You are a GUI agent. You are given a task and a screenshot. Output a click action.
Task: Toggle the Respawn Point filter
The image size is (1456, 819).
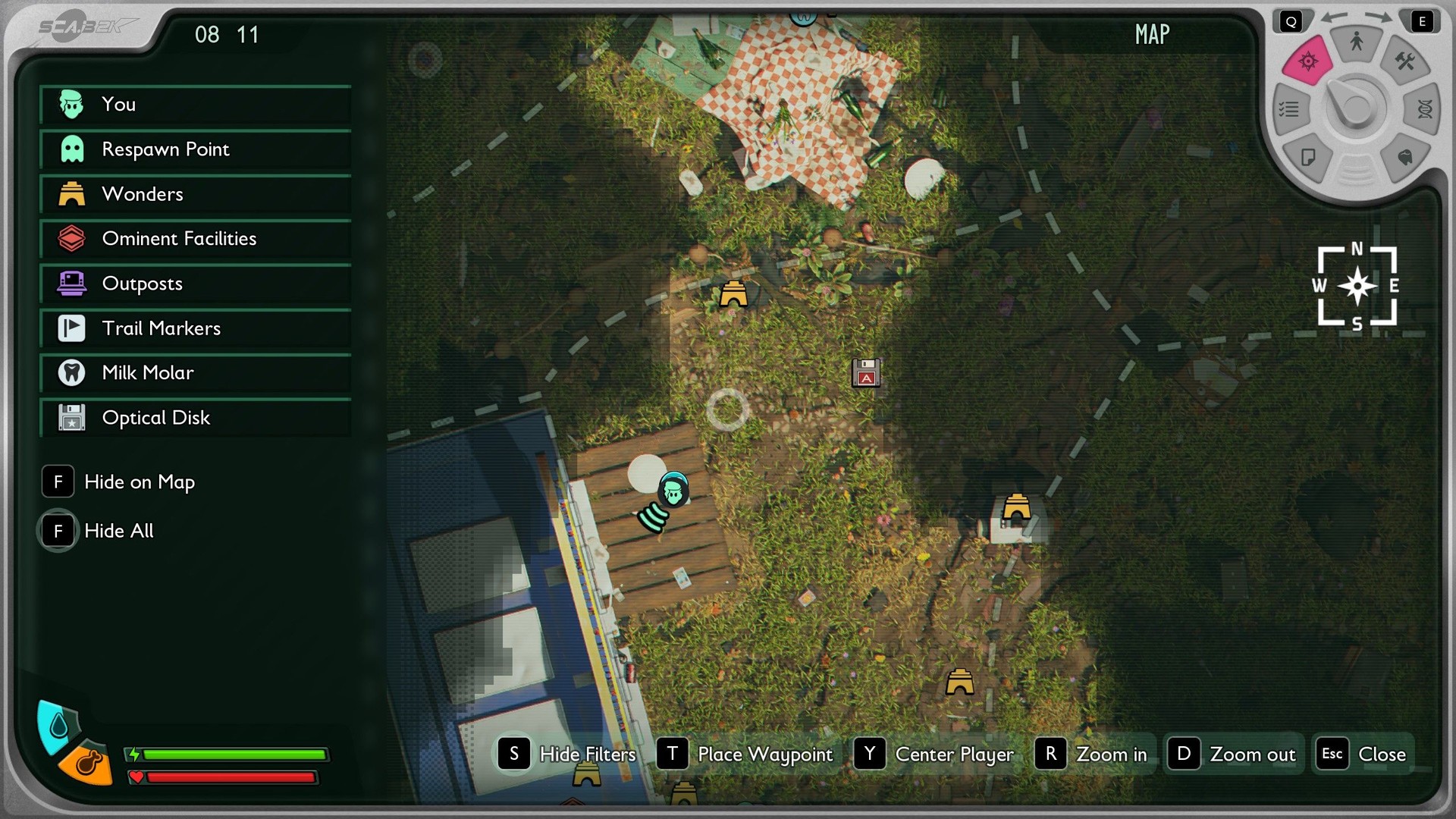195,149
